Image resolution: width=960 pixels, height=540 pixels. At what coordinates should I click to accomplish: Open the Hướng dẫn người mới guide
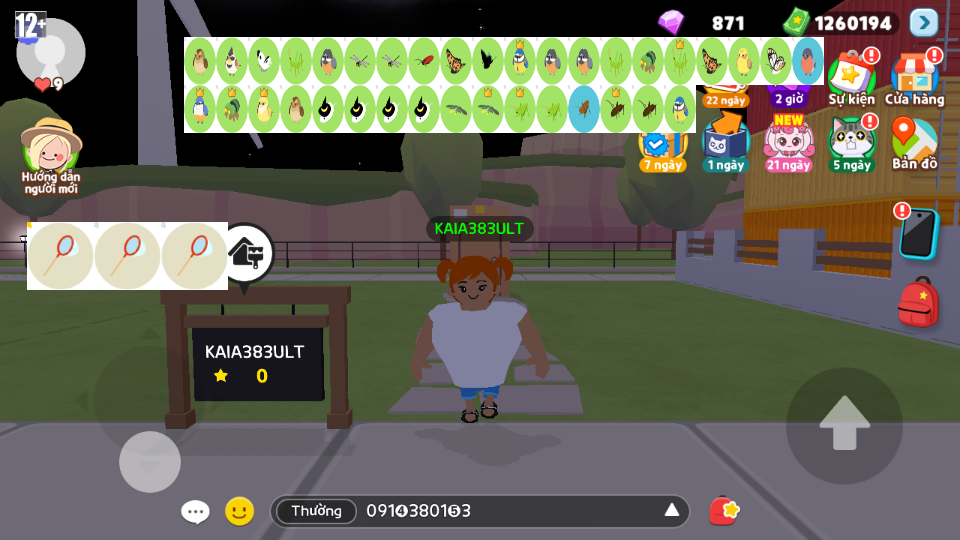pyautogui.click(x=50, y=155)
